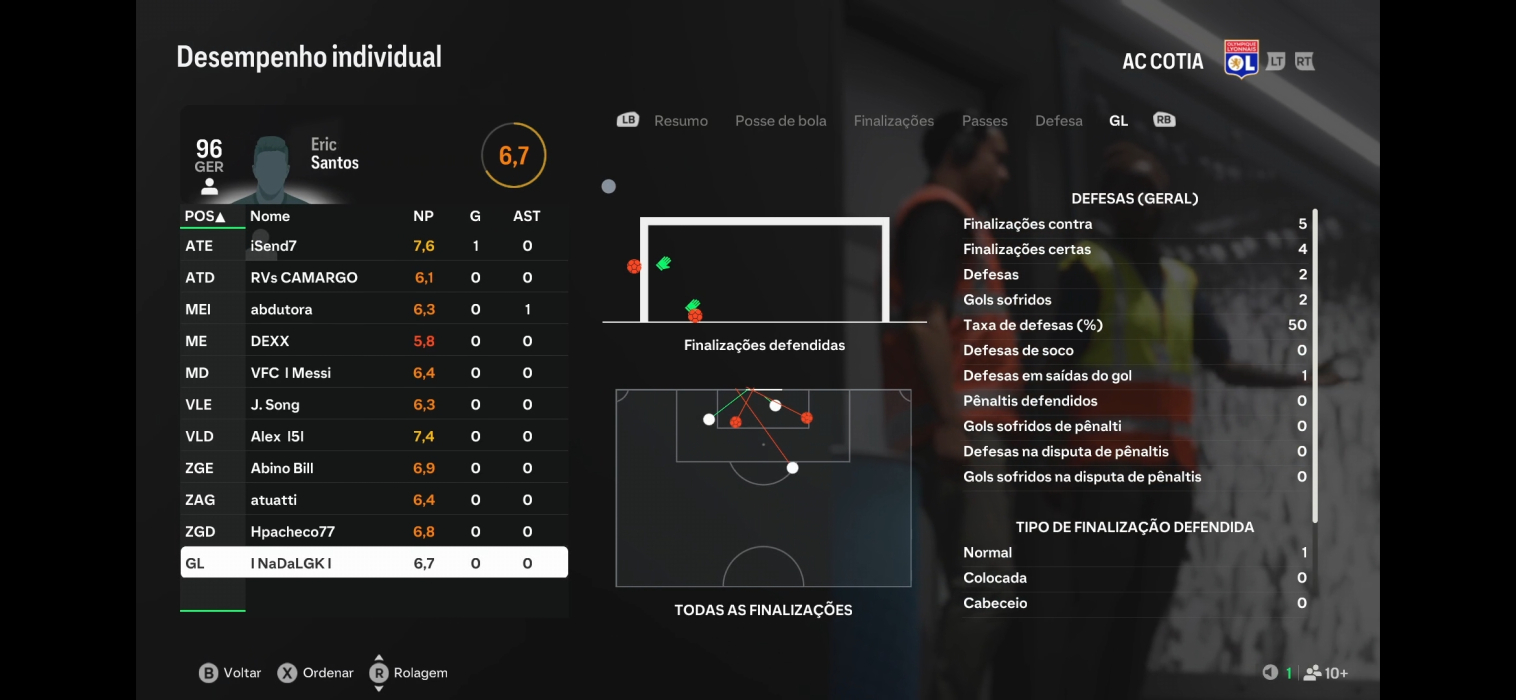
Task: Sort list by the POS column header
Action: (205, 216)
